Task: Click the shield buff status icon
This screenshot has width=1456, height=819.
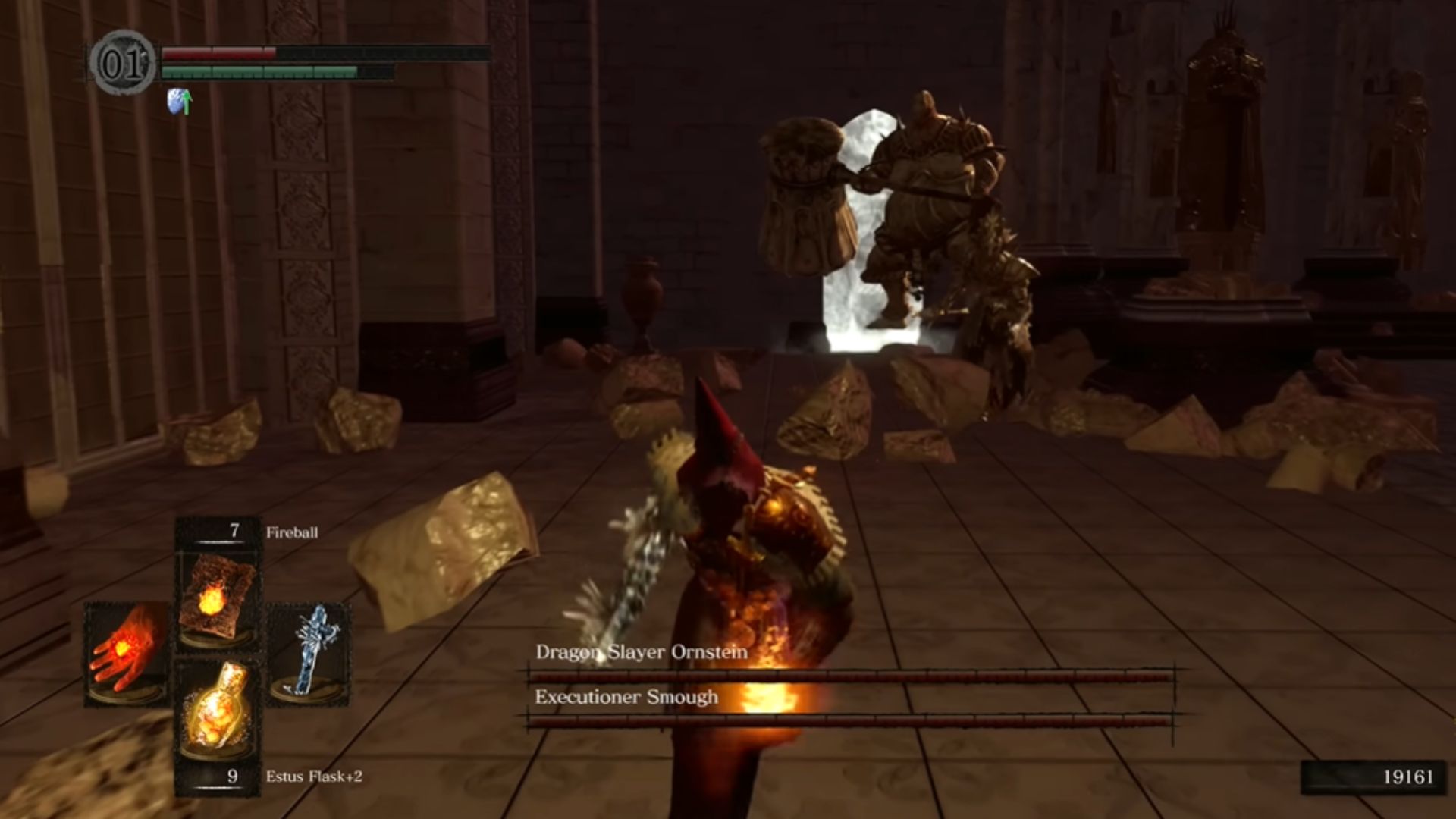Action: point(179,102)
